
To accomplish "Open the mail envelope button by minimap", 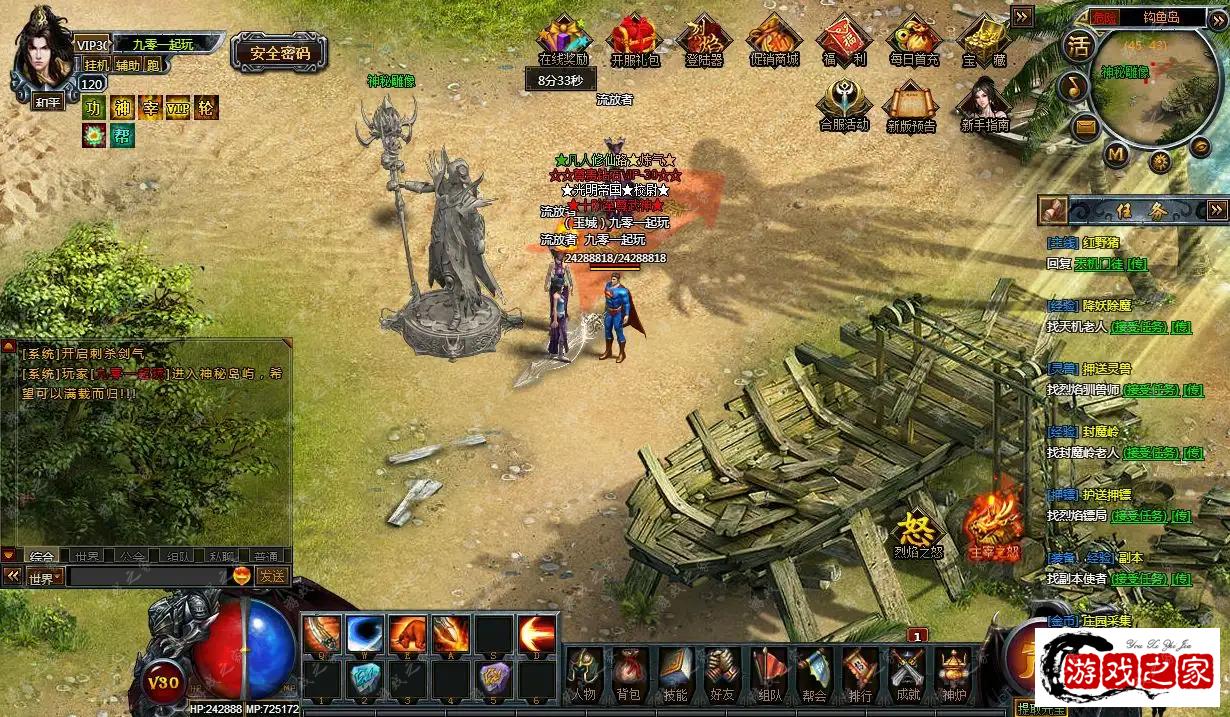I will tap(1085, 127).
